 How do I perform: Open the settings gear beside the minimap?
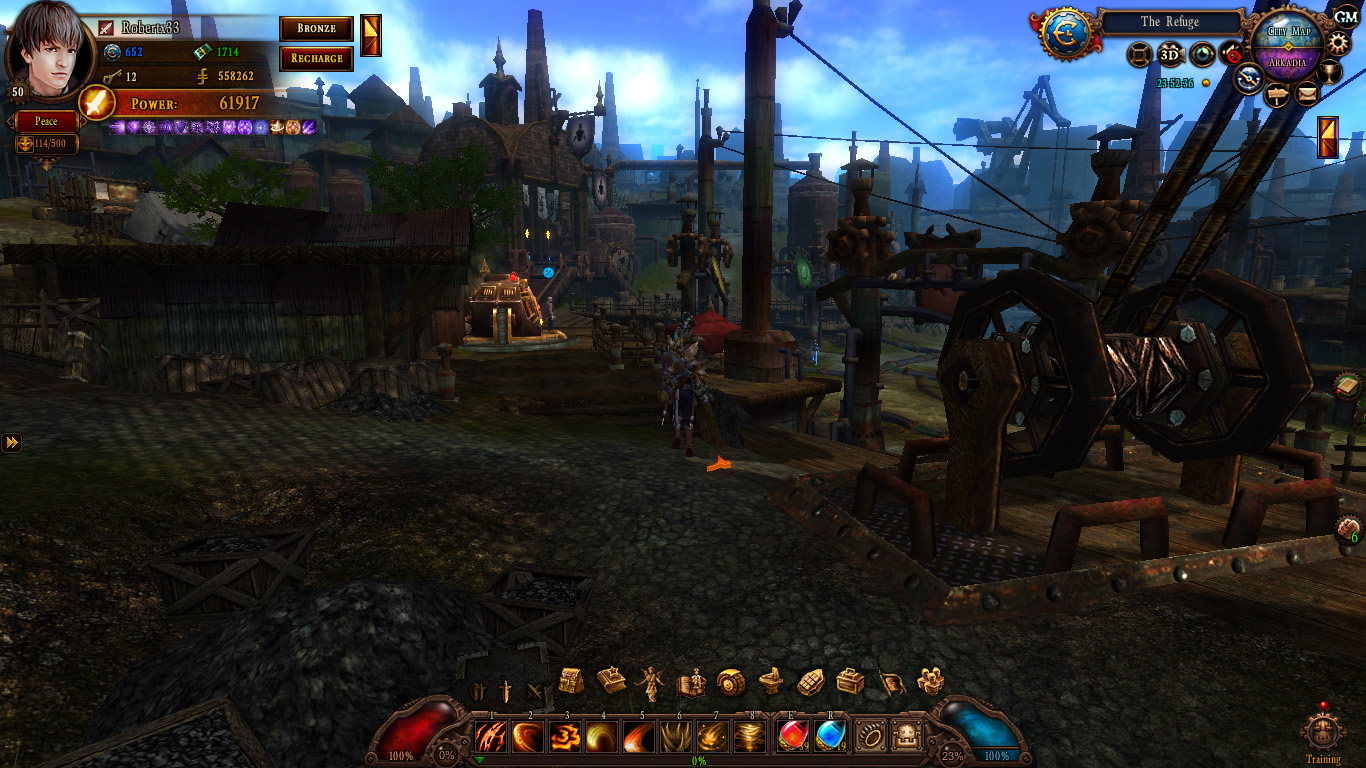1338,43
